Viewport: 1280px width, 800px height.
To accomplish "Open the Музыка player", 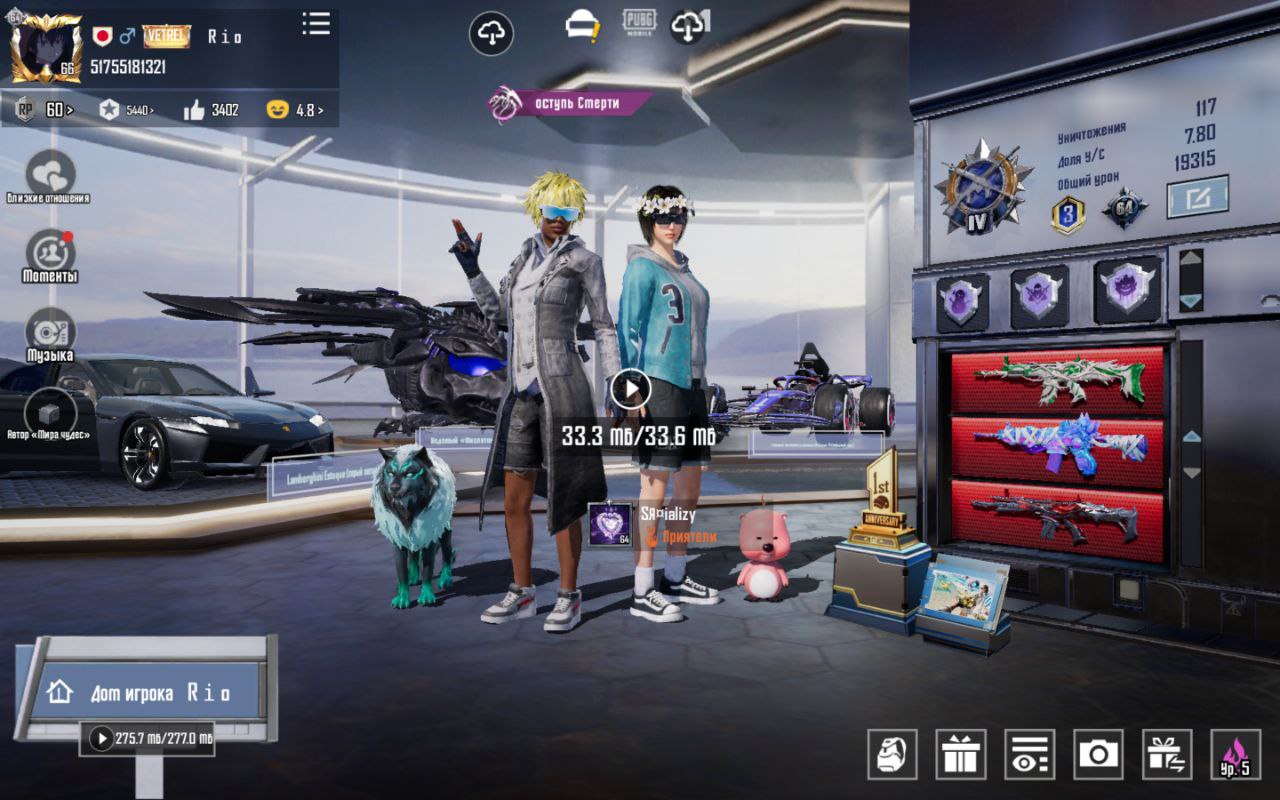I will [50, 332].
